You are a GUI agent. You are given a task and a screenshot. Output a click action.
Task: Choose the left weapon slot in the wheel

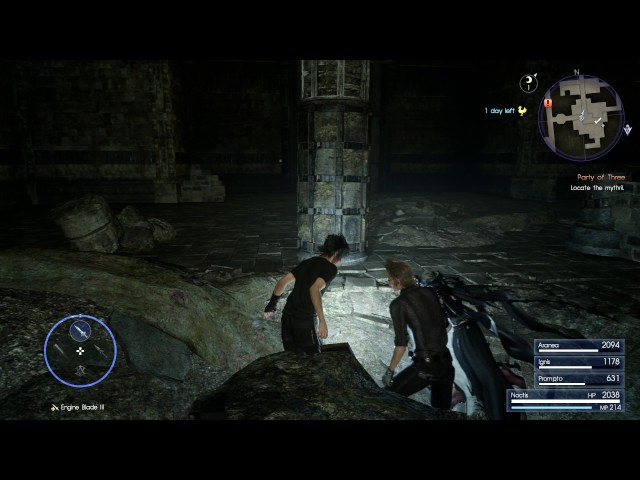[59, 352]
